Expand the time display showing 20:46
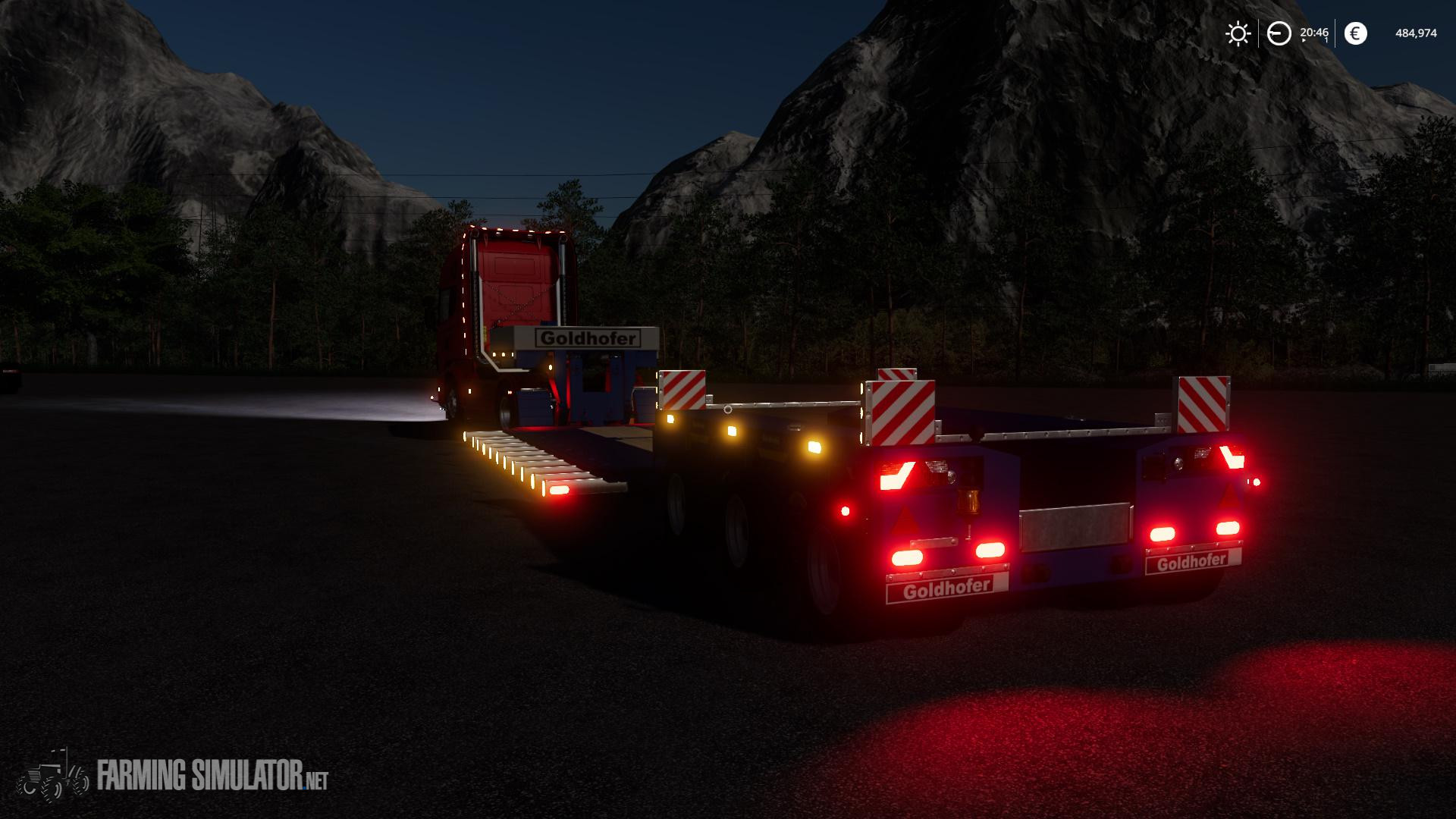The height and width of the screenshot is (819, 1456). (1314, 33)
